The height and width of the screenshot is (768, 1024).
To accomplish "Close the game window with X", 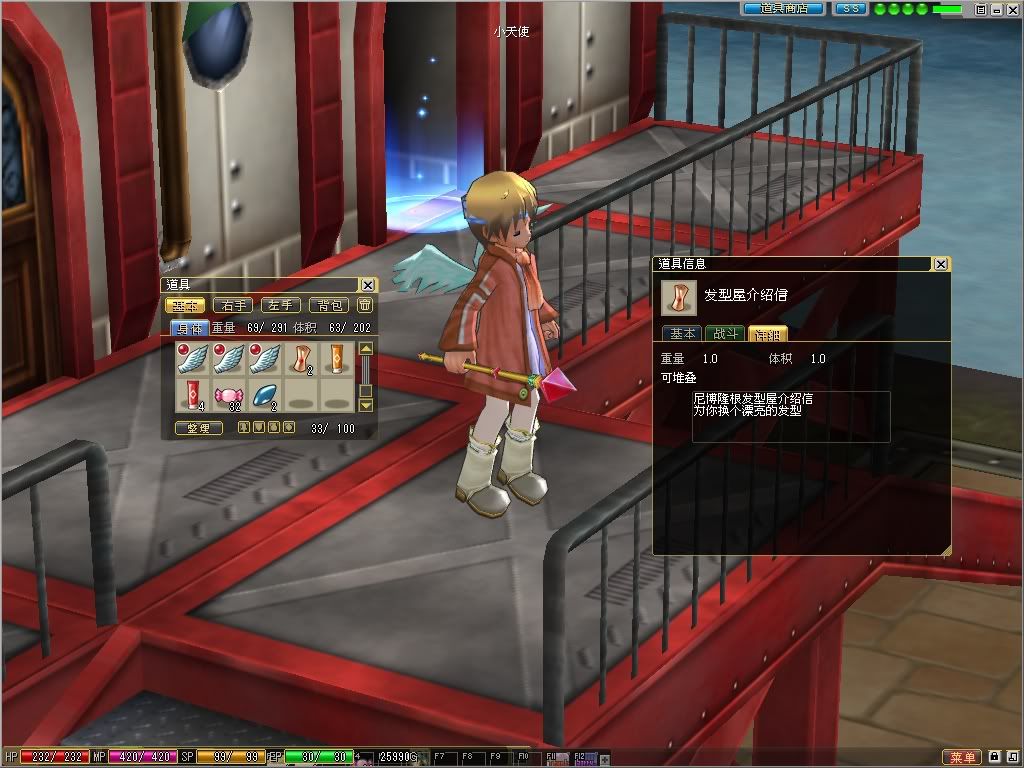I will pyautogui.click(x=1011, y=9).
